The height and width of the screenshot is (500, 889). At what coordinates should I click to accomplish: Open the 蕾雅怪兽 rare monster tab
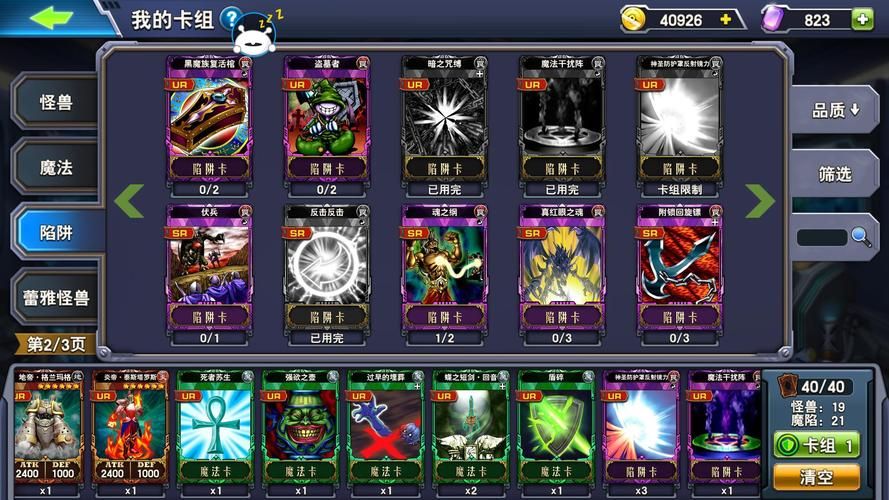(56, 298)
